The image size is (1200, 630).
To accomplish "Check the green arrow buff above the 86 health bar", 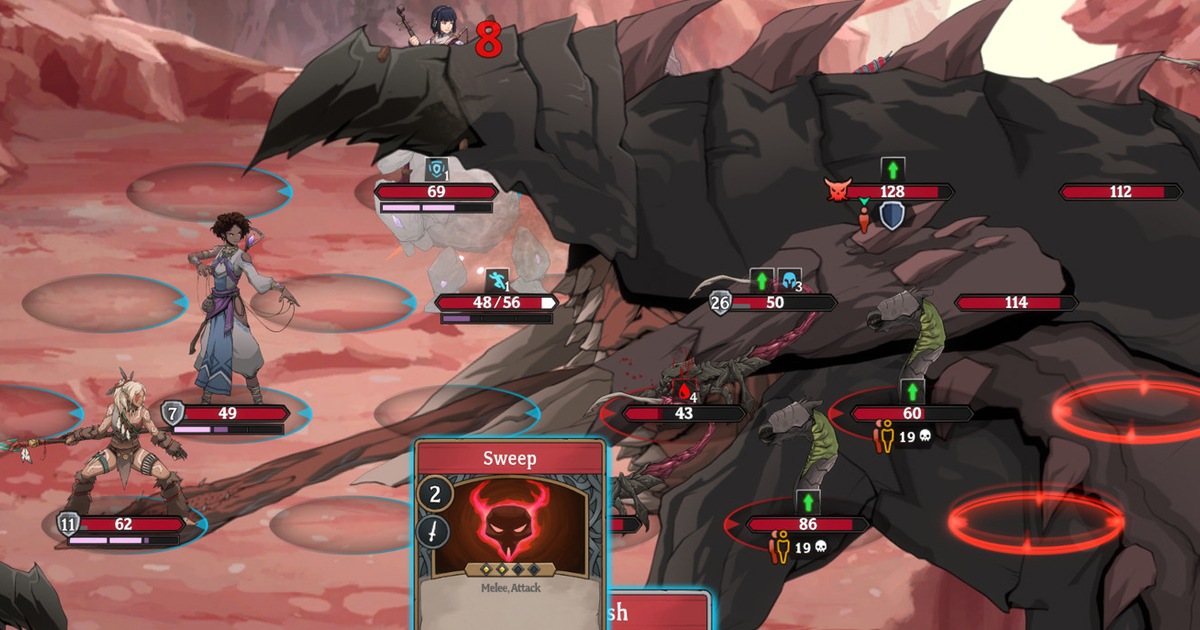I will [808, 502].
